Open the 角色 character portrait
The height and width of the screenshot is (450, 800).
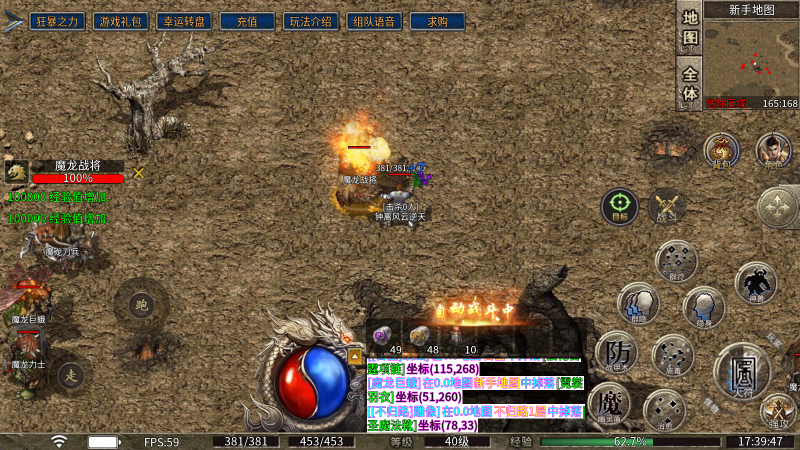pyautogui.click(x=773, y=150)
